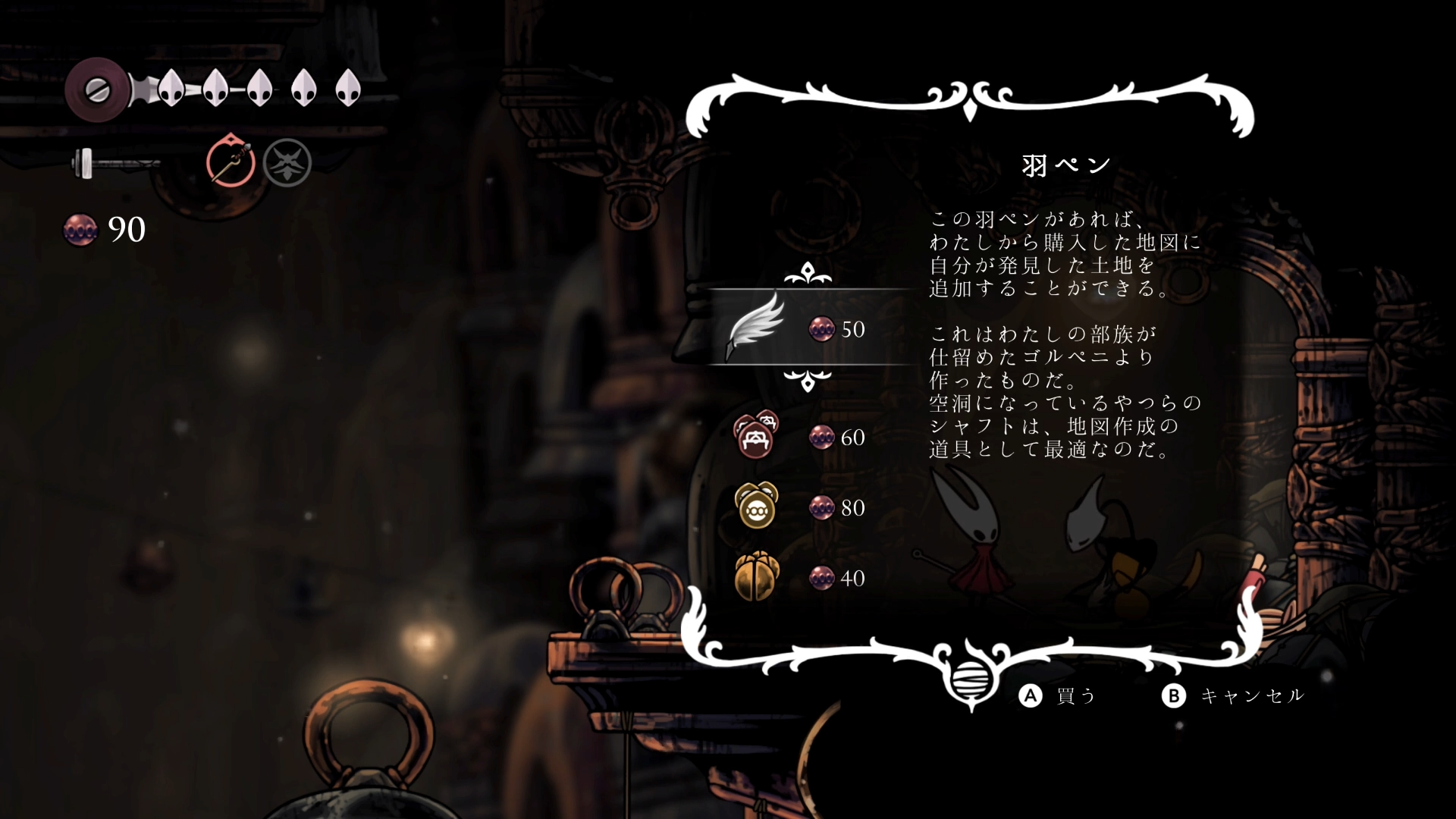Click the grey beast crest icon

[x=287, y=163]
